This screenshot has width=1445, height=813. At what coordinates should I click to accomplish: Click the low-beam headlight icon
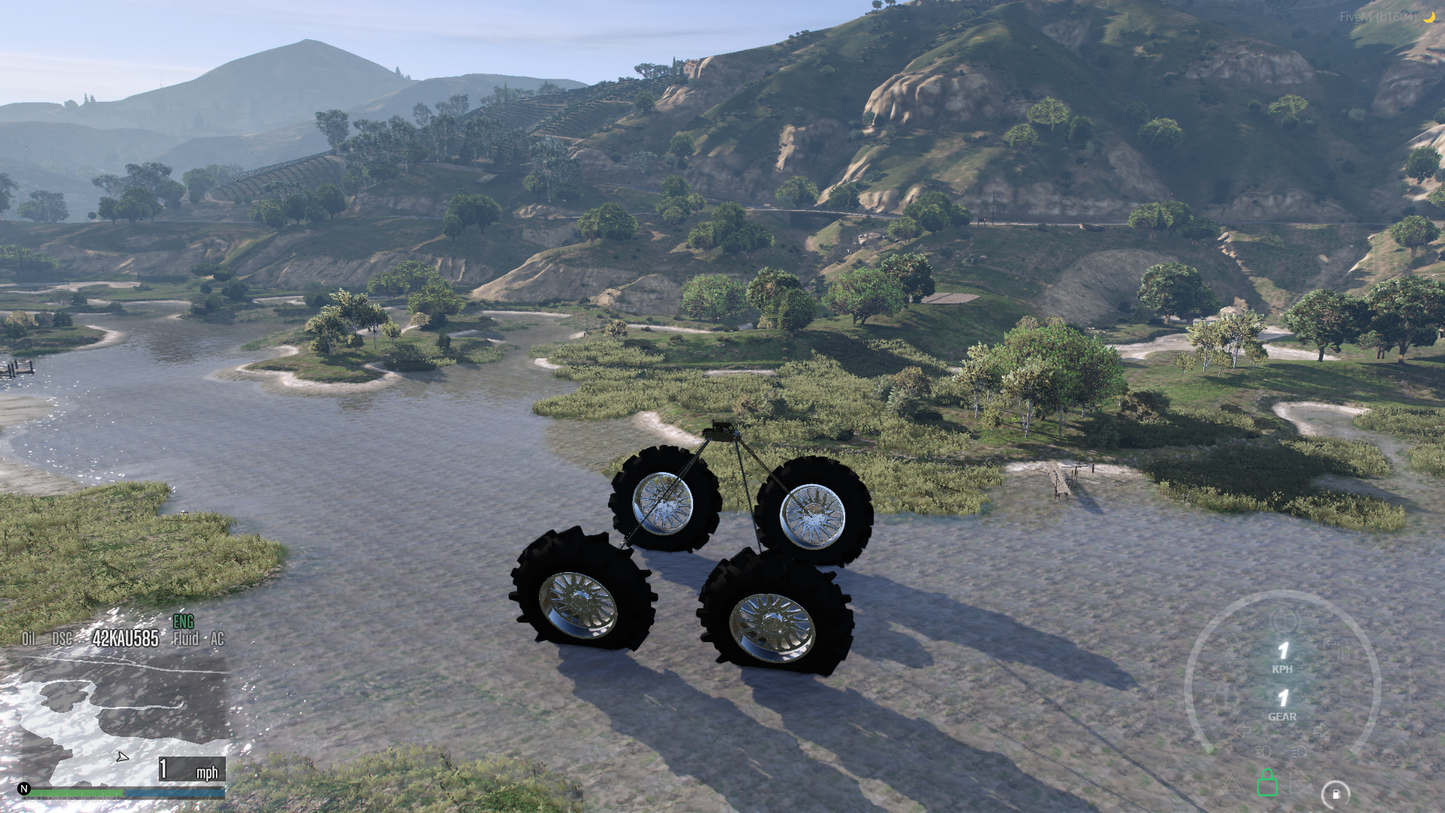coord(1264,751)
